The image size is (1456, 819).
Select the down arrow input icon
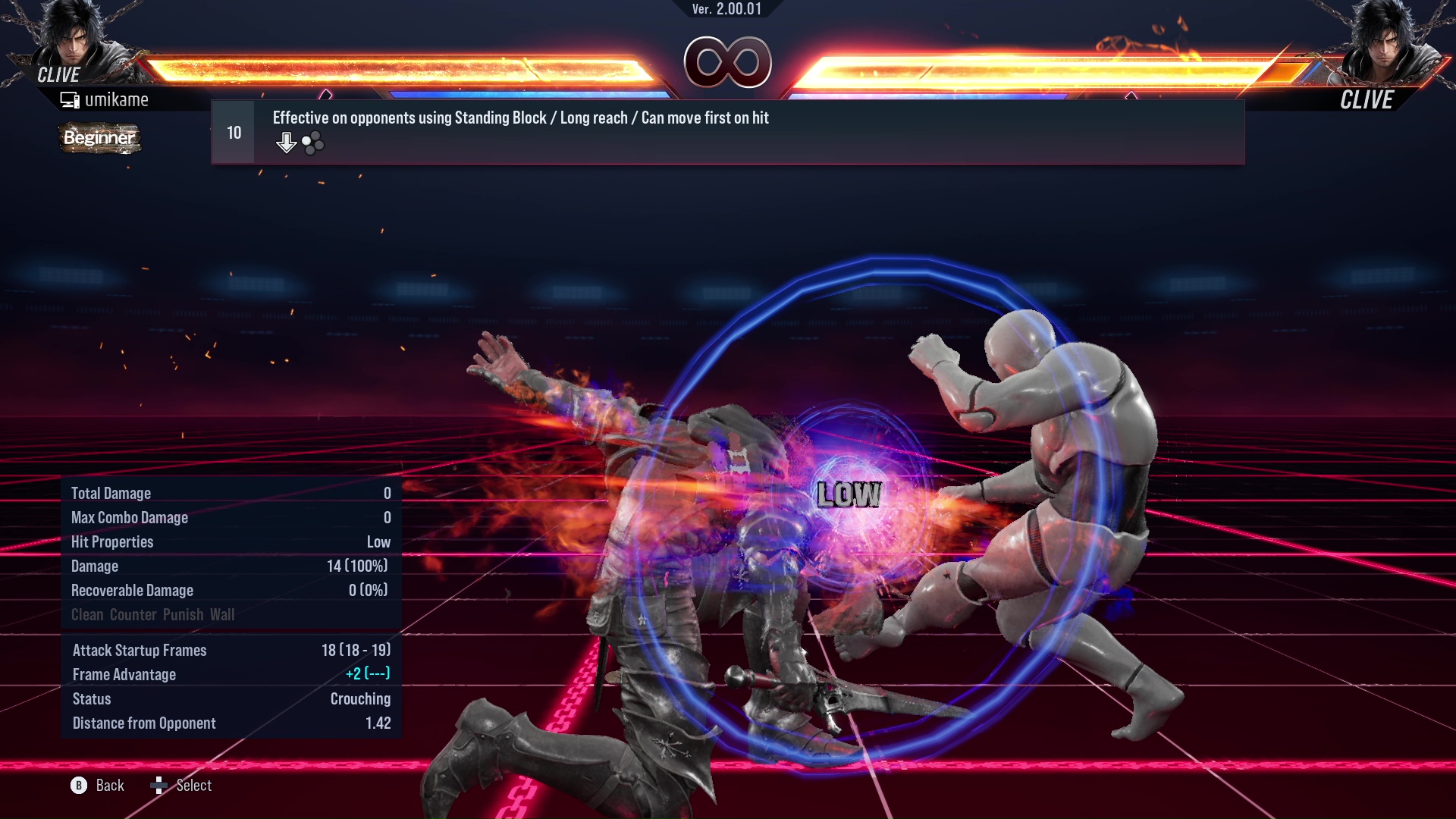286,141
